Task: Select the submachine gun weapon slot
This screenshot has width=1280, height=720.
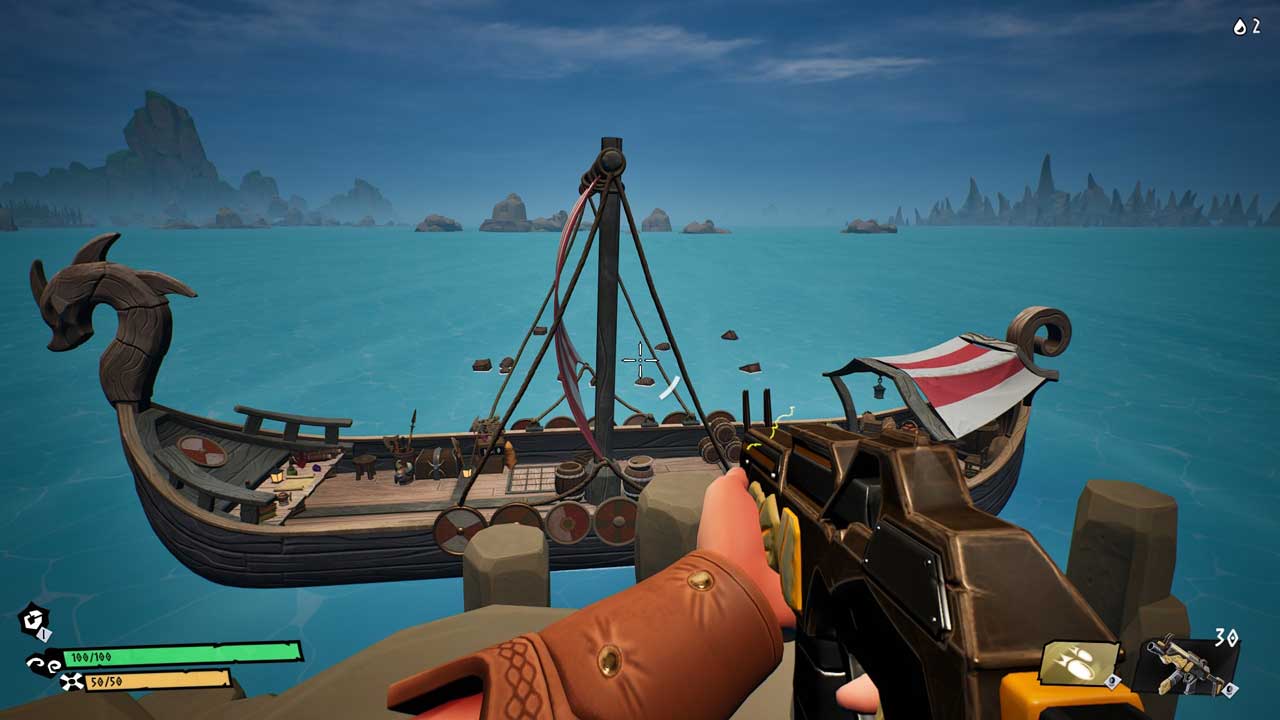Action: click(1186, 664)
